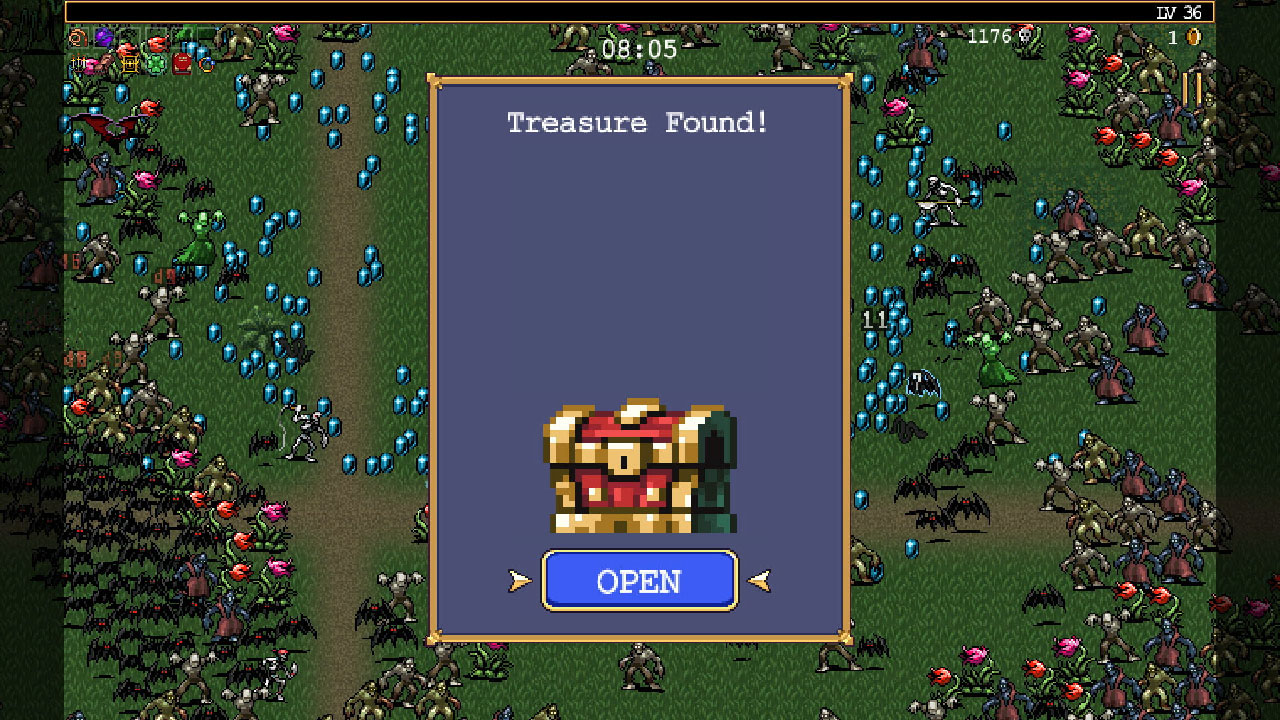This screenshot has width=1280, height=720.
Task: Click the LV 36 level indicator
Action: point(1180,12)
